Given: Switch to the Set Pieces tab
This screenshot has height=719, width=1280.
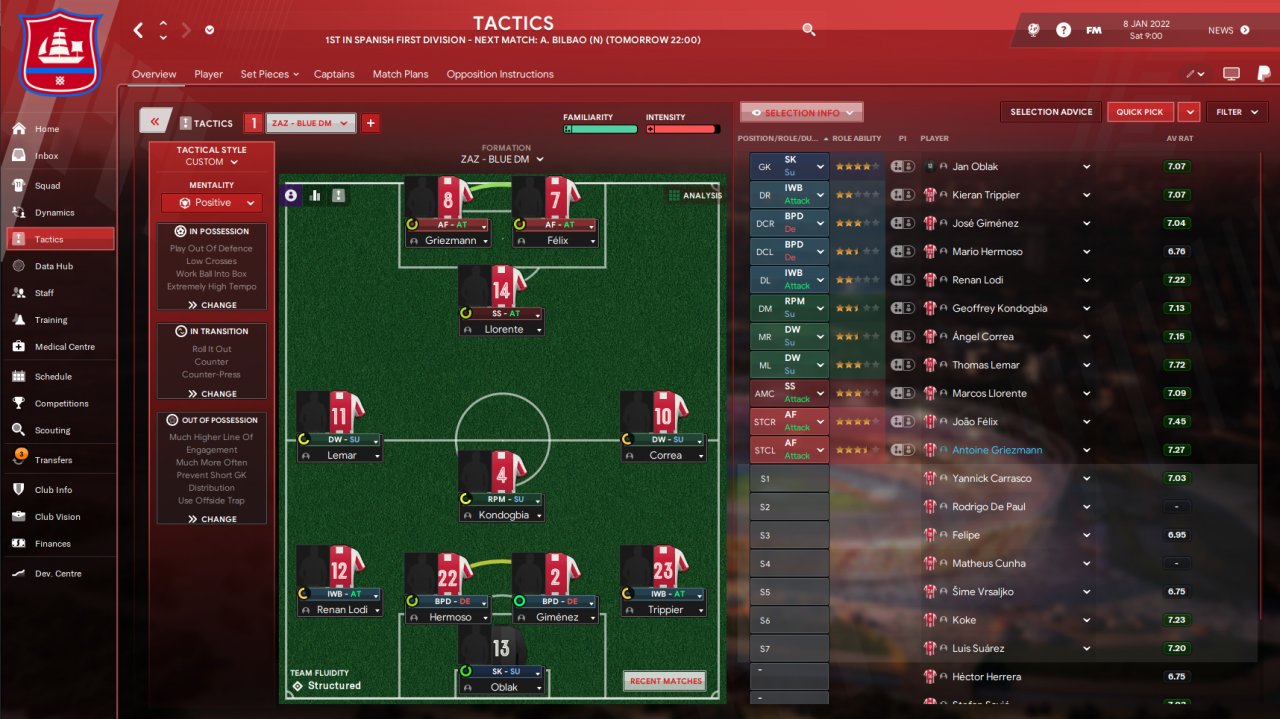Looking at the screenshot, I should [265, 74].
